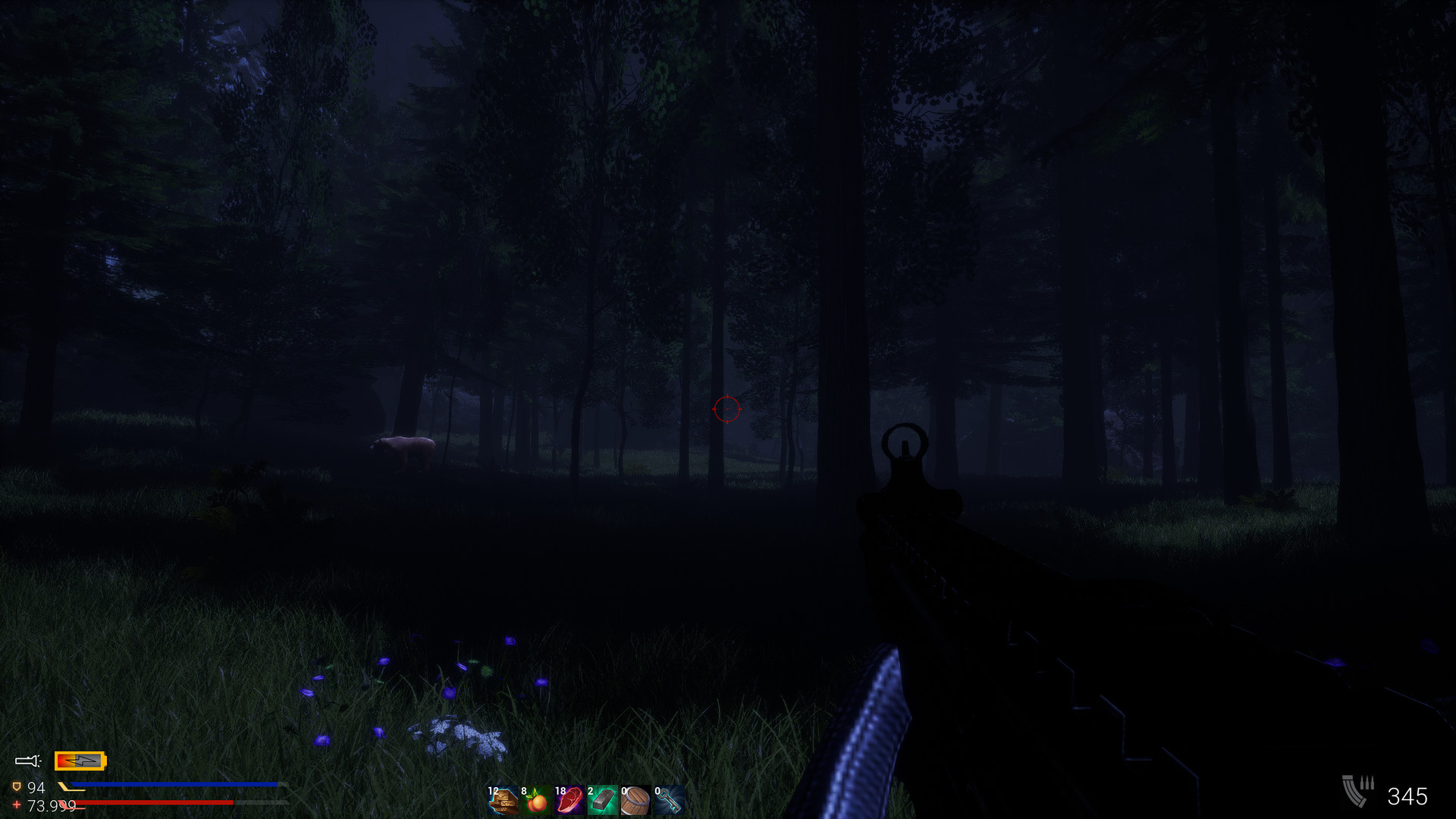
Task: Click the red health cross icon
Action: tap(17, 805)
